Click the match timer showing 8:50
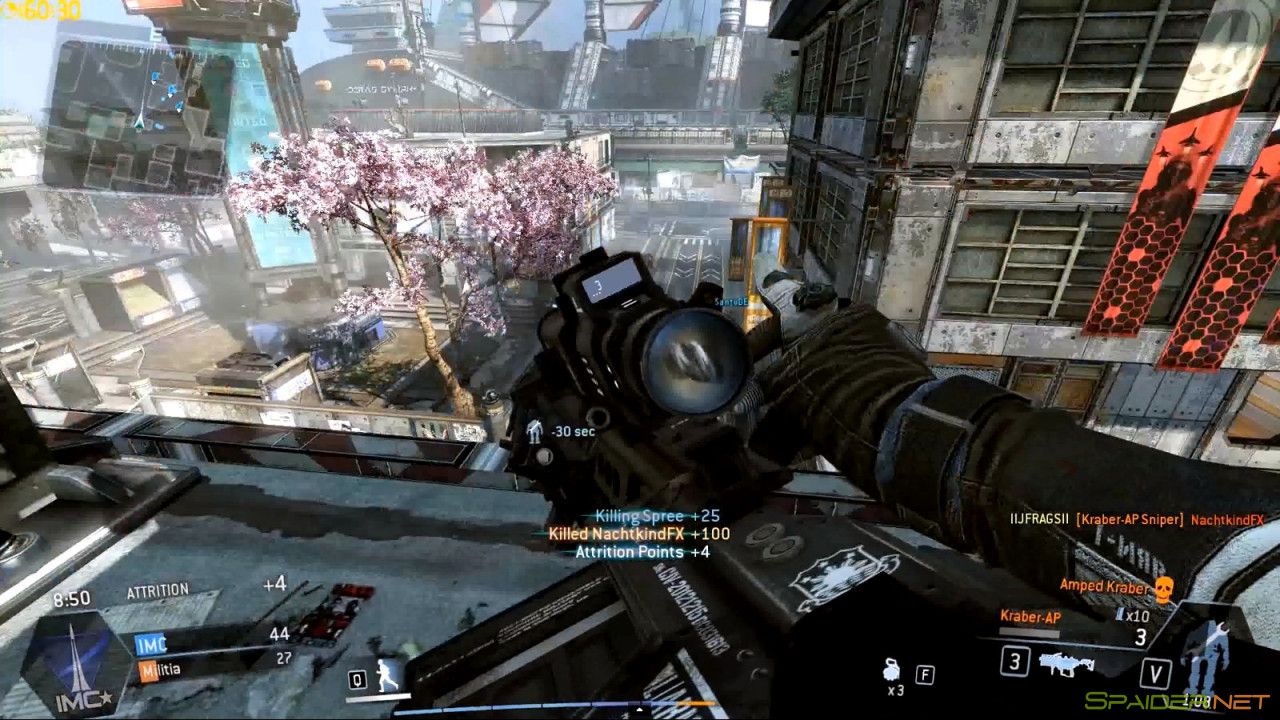 [x=72, y=597]
